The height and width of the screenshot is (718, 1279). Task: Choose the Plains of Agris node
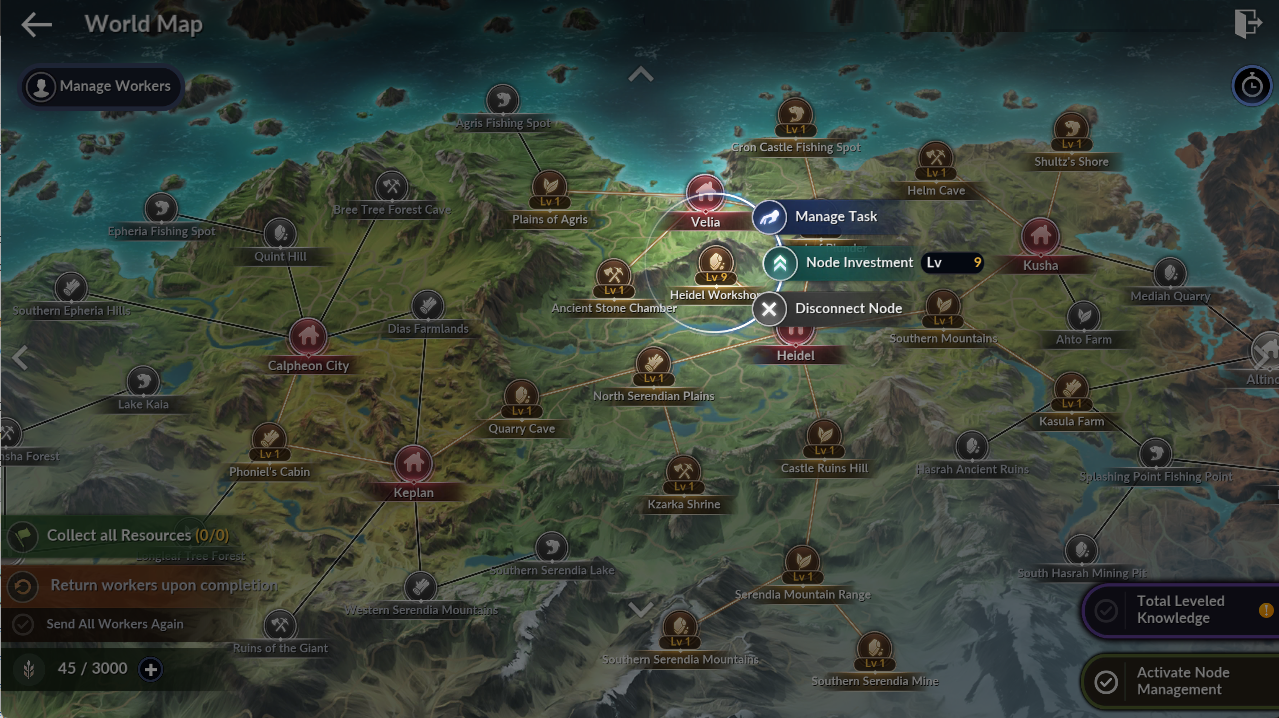coord(549,189)
